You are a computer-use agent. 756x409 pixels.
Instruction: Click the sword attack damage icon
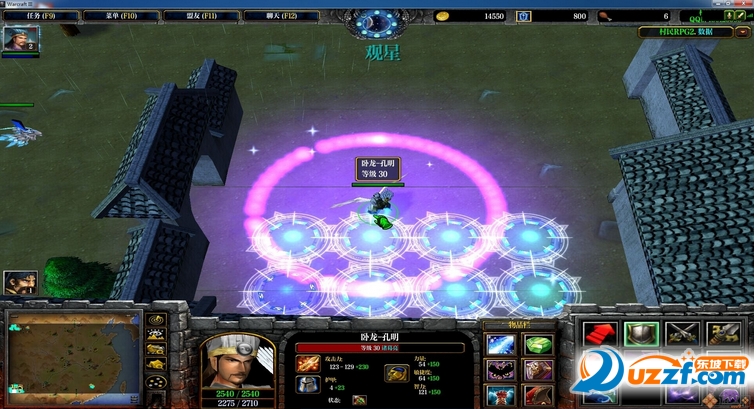(309, 363)
